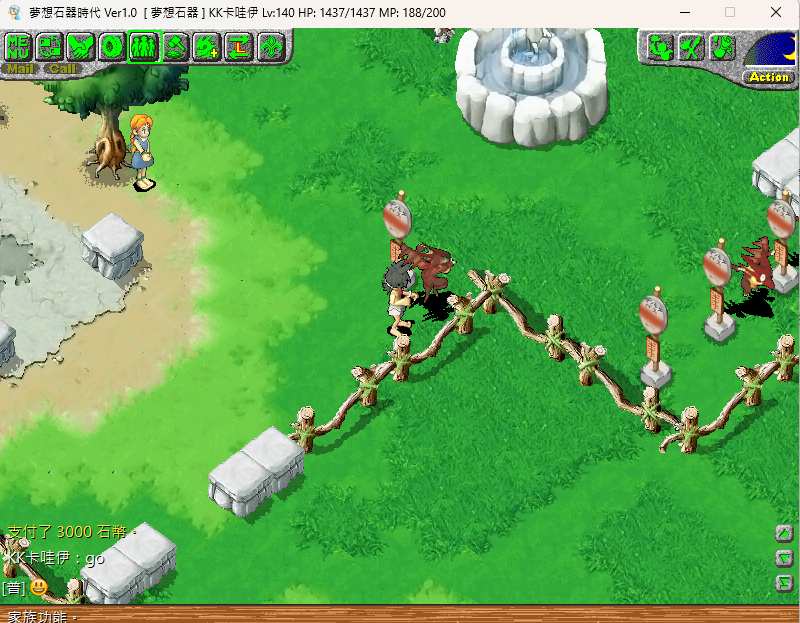
Task: Click the waving character emote icon
Action: (660, 46)
